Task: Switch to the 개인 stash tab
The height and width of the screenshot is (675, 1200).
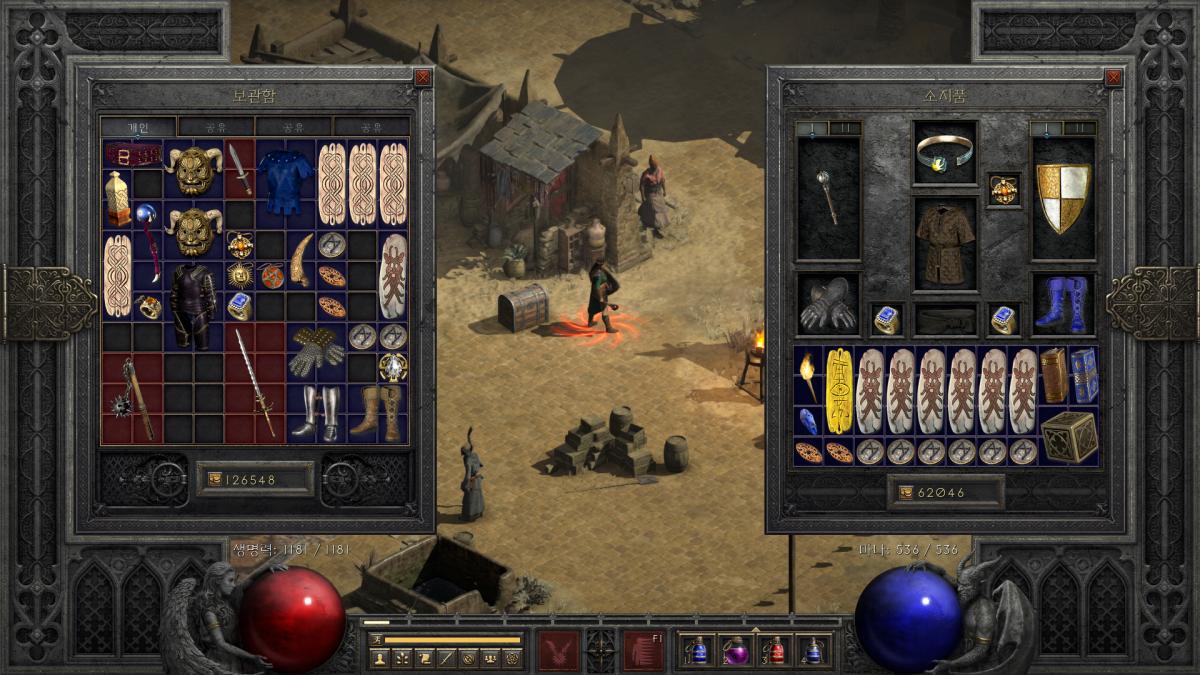Action: pyautogui.click(x=138, y=127)
